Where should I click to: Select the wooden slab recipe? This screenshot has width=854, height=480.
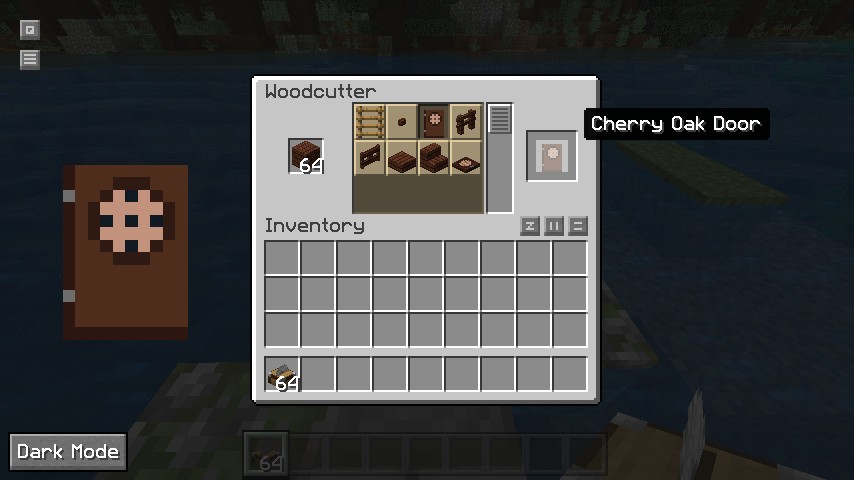point(402,157)
